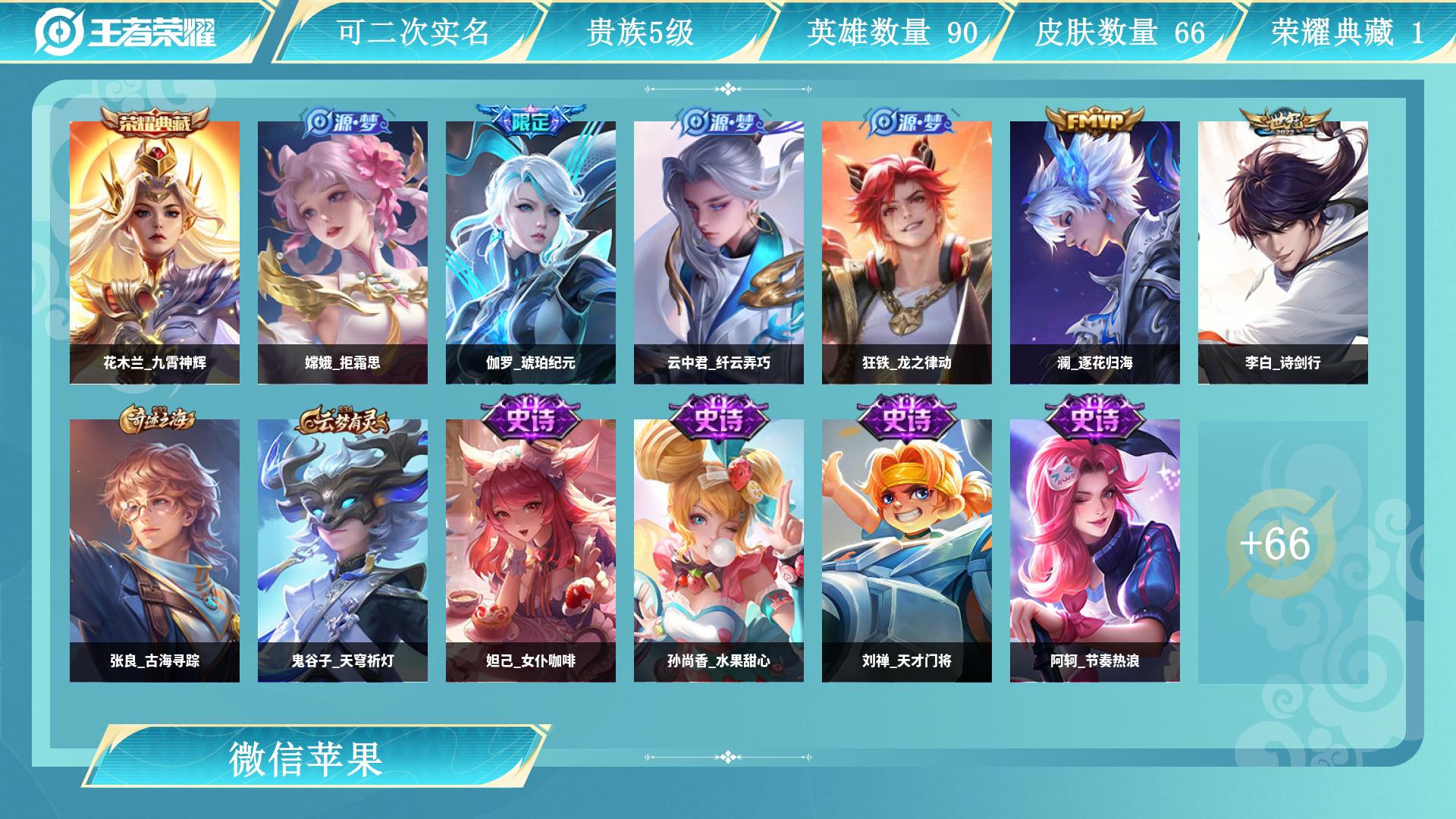This screenshot has width=1456, height=819.
Task: Click the 源·梦 badge on 嫦娥 skin
Action: click(343, 123)
